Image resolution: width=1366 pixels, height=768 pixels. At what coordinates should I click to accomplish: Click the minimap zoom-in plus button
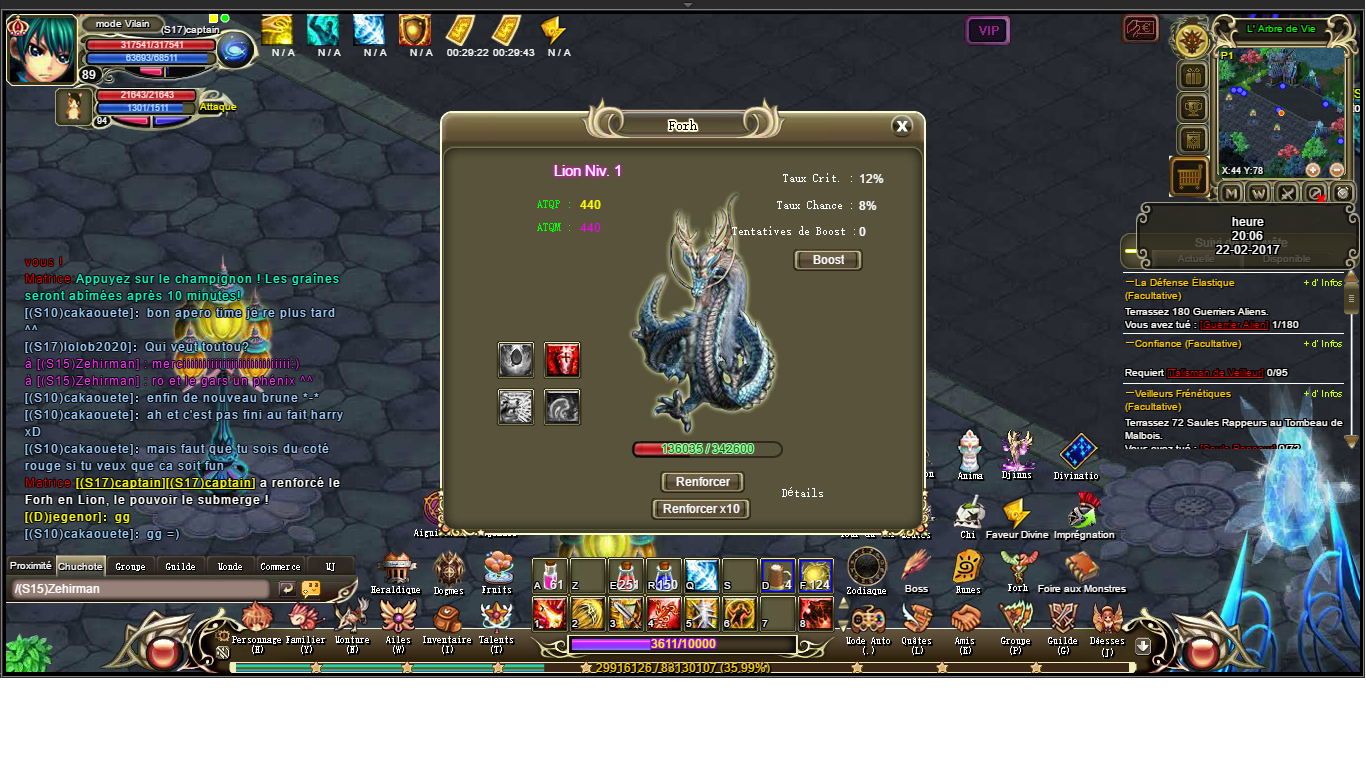(1313, 170)
